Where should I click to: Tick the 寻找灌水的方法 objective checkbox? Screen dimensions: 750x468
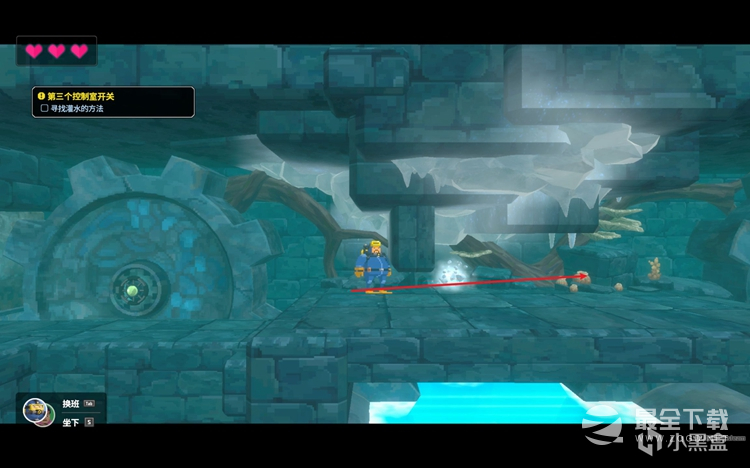click(x=44, y=108)
